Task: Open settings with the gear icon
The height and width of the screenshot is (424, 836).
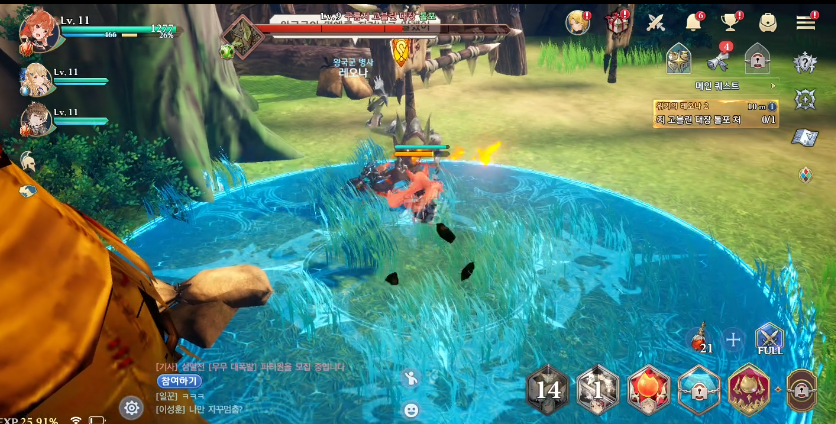Action: [x=131, y=407]
